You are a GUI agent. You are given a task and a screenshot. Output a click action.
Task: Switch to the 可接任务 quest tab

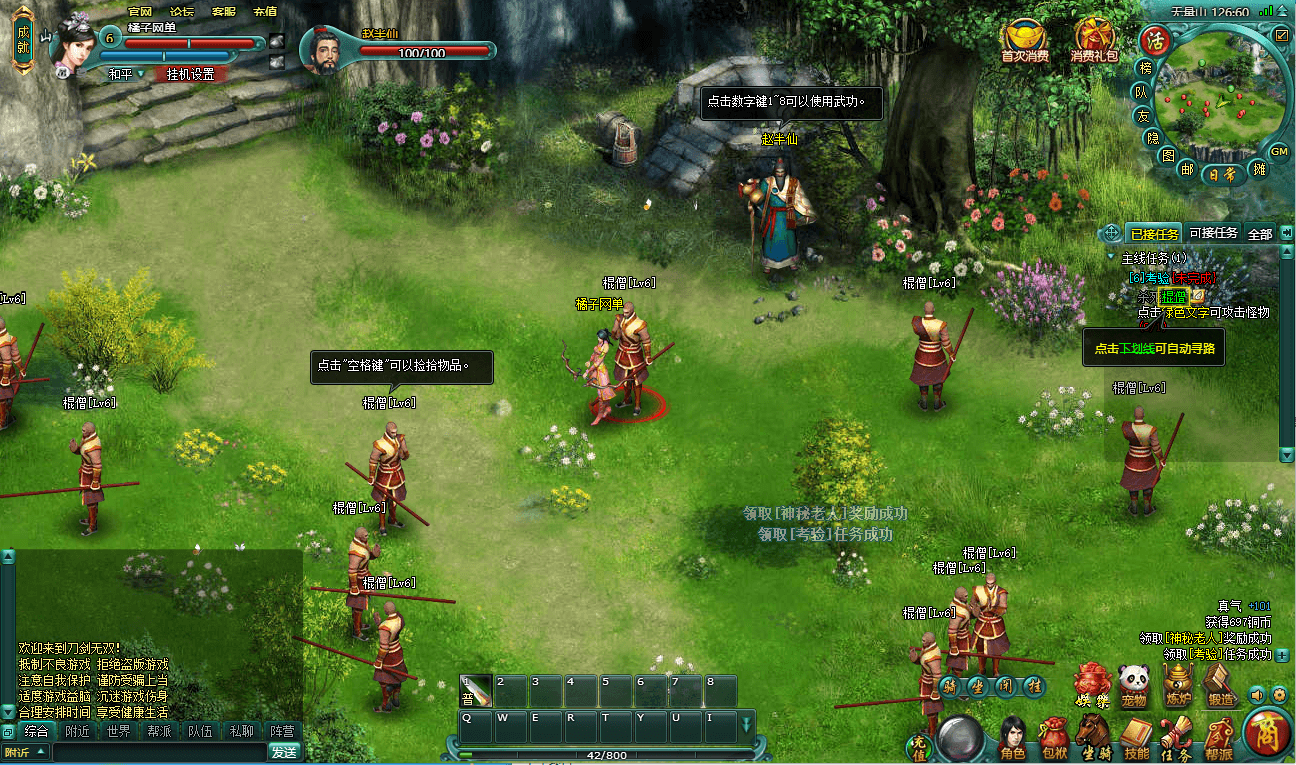tap(1213, 233)
